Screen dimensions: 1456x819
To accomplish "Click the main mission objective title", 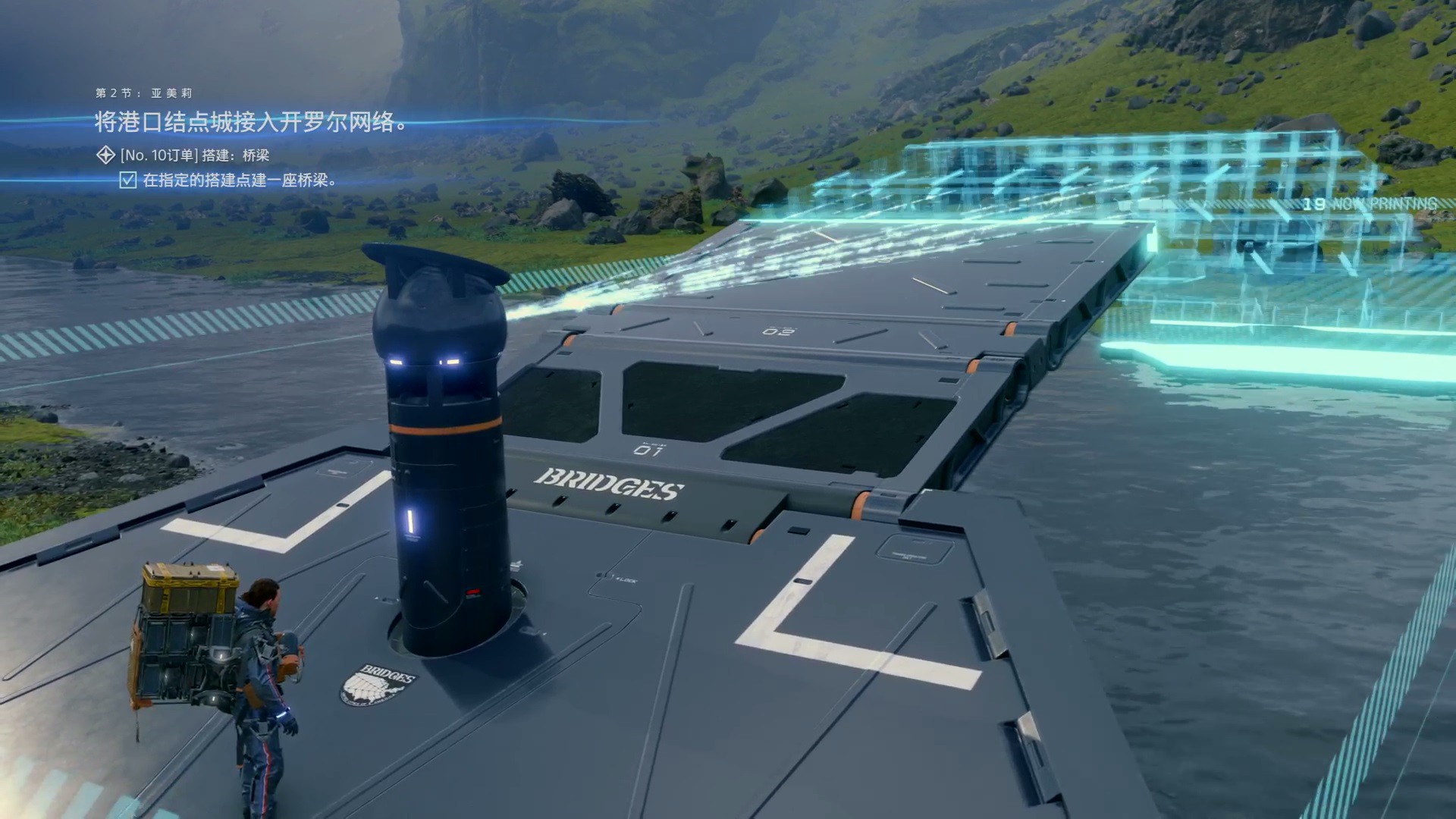I will [252, 122].
